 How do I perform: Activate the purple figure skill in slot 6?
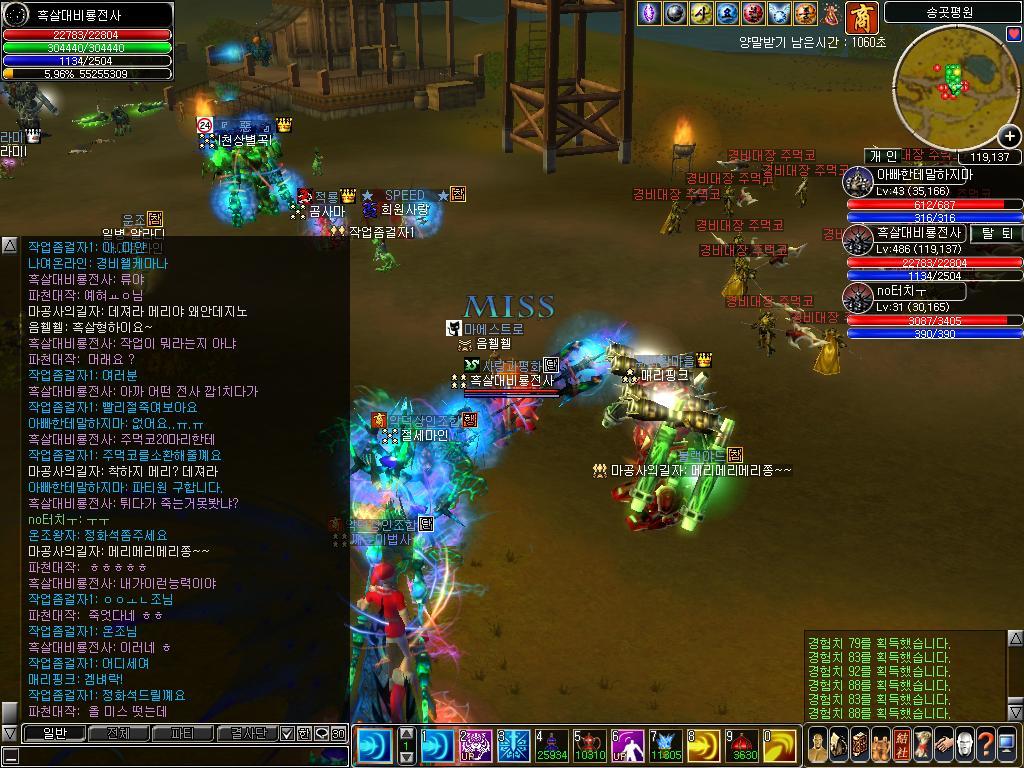pyautogui.click(x=629, y=747)
